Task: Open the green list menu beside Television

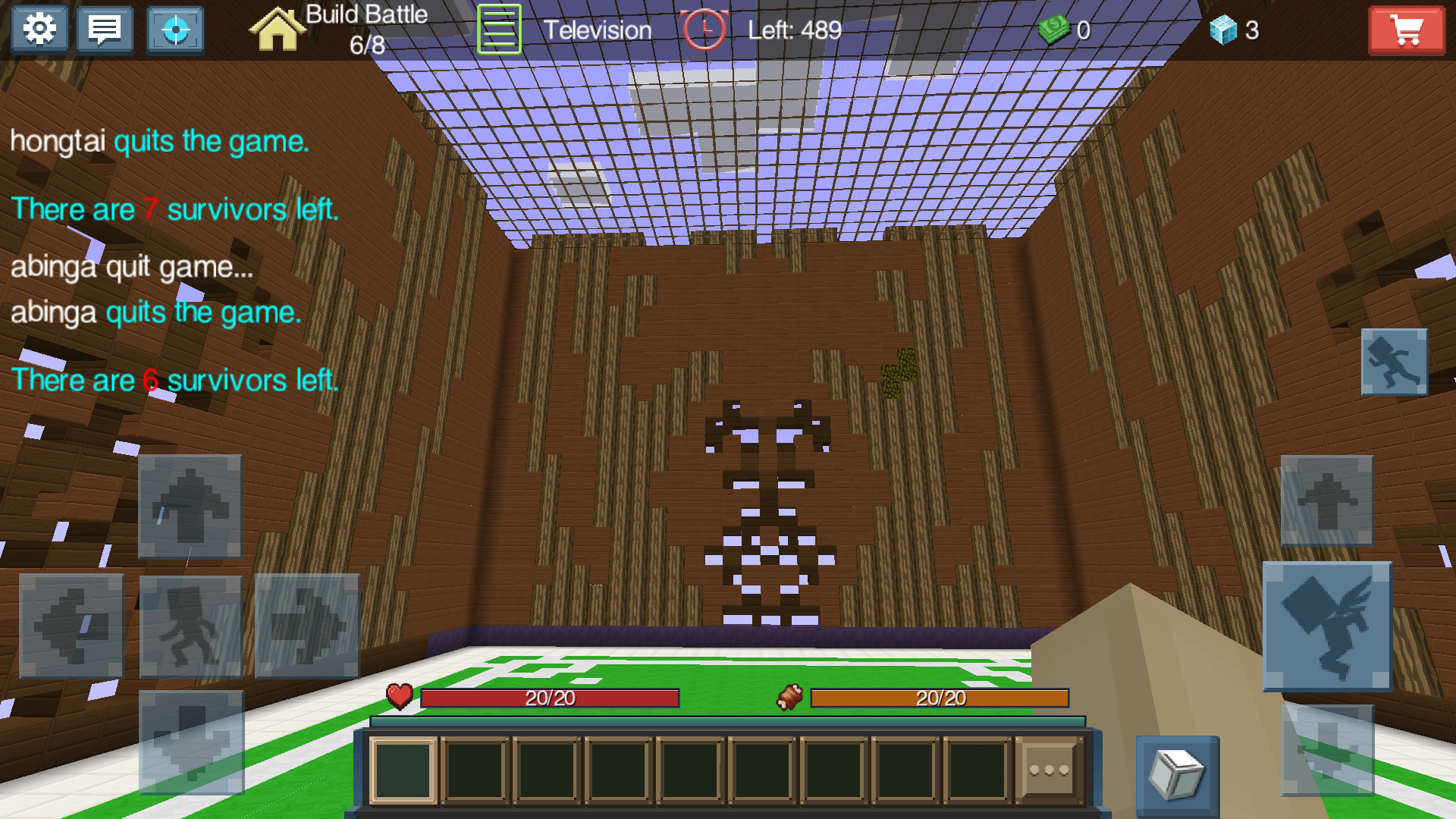Action: 498,29
